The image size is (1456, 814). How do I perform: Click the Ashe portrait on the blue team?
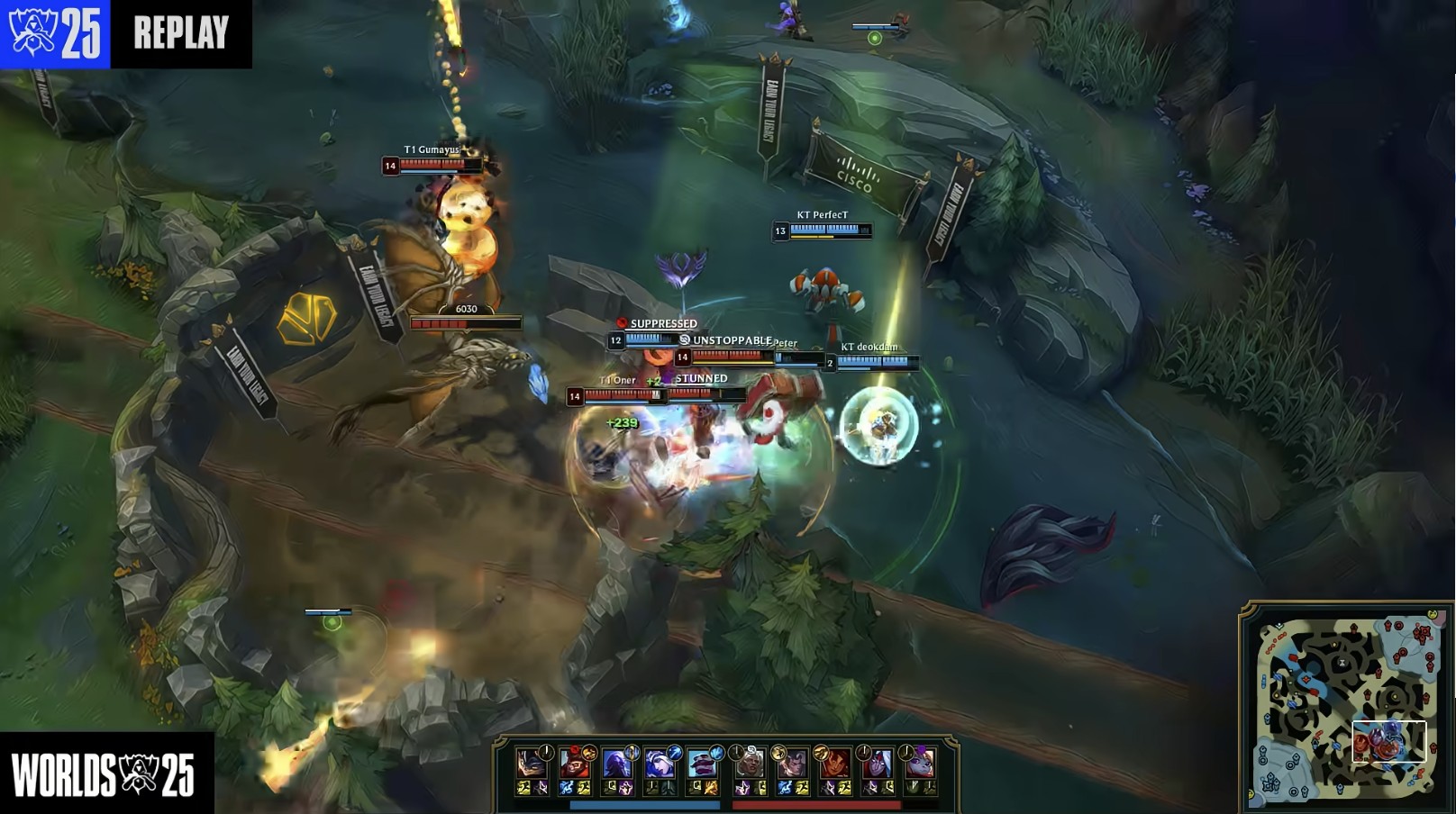tap(660, 764)
